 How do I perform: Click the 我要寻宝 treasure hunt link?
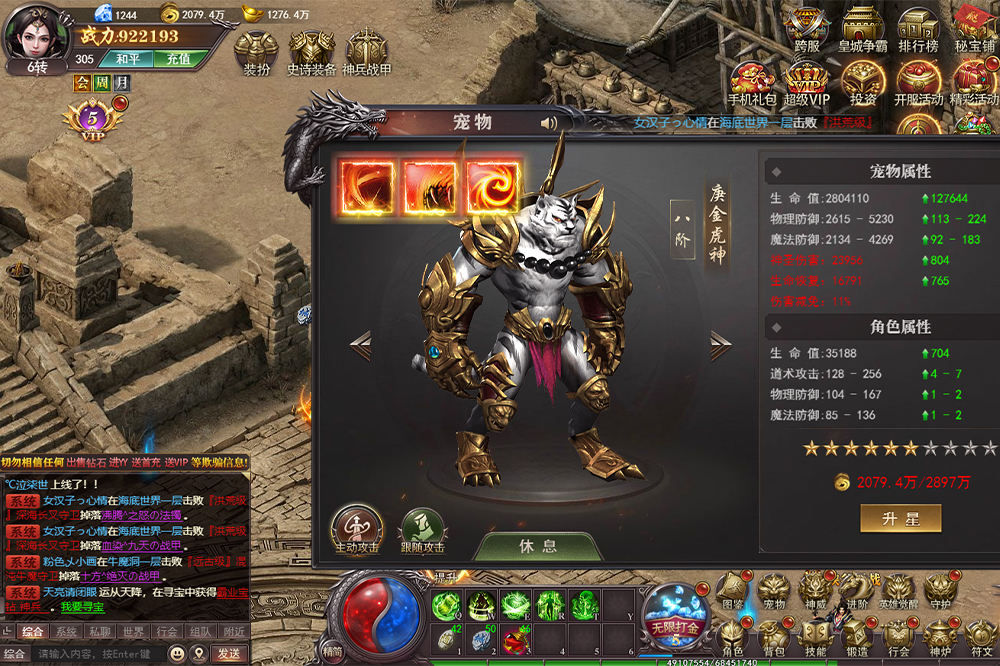(83, 607)
